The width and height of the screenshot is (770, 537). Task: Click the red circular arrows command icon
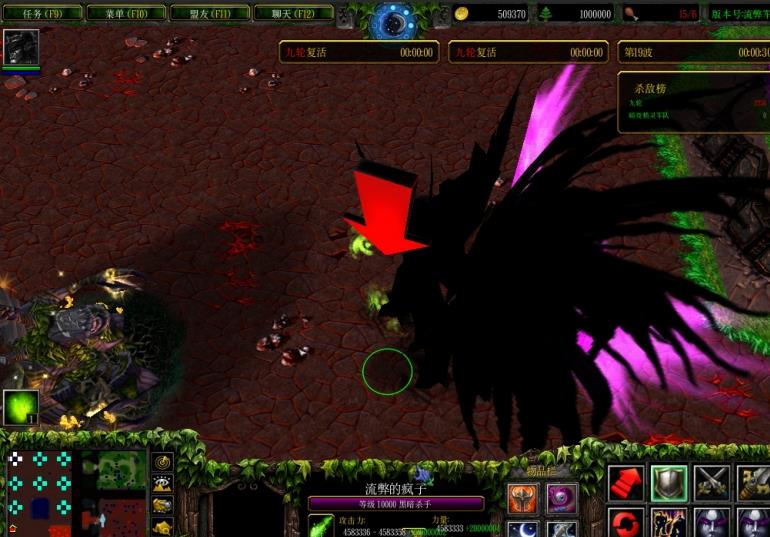[x=626, y=523]
